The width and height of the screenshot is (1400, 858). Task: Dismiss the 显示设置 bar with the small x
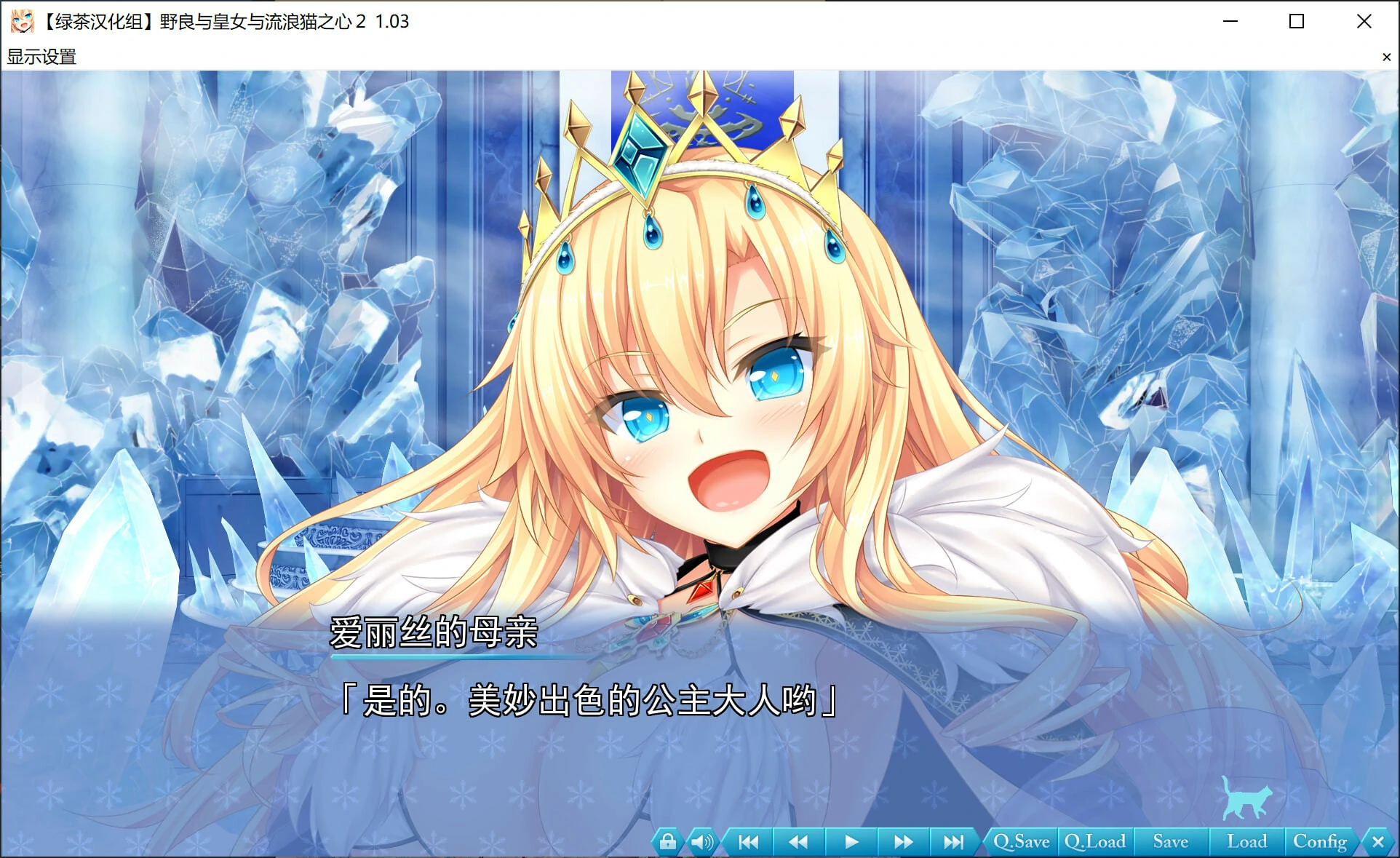click(1387, 57)
